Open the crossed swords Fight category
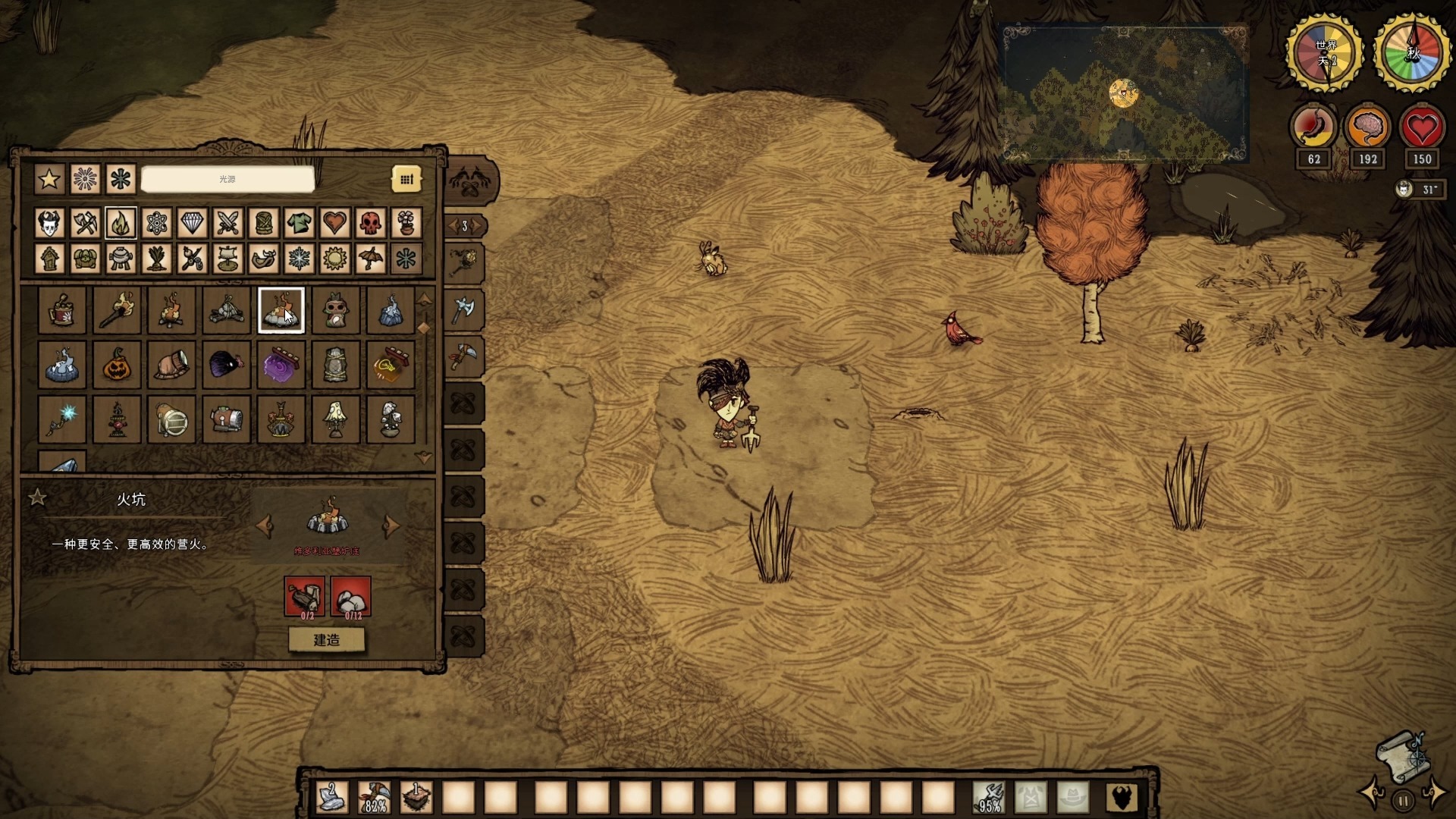Screen dimensions: 1456x819 point(227,223)
